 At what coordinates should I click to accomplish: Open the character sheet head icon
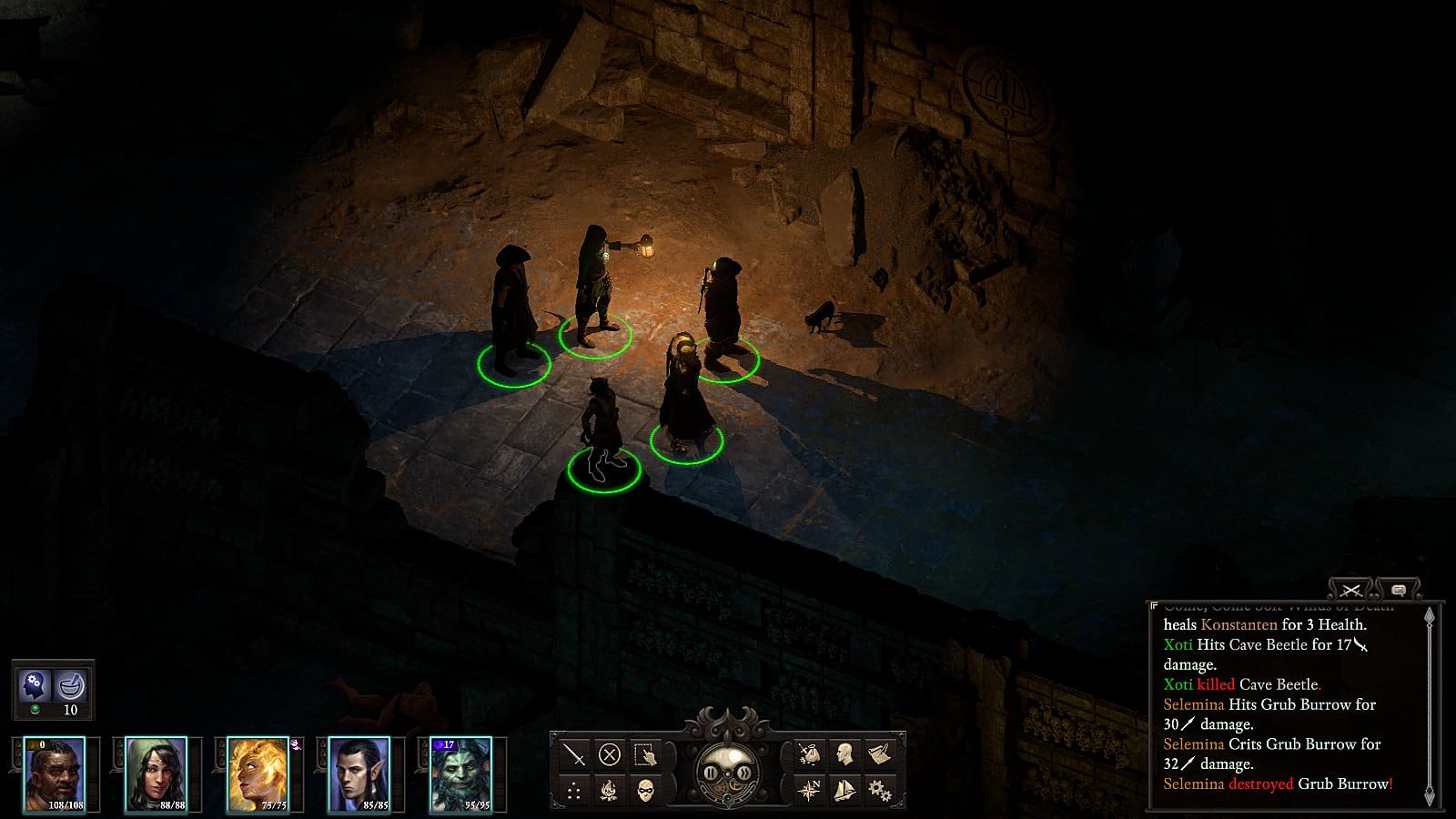coord(844,754)
